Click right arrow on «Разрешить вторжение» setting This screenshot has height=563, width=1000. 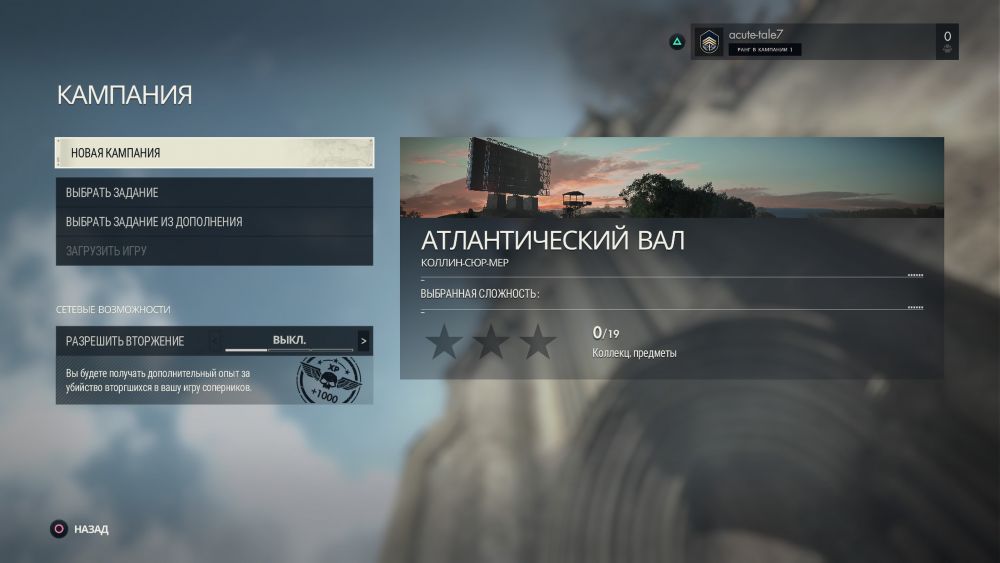click(x=363, y=341)
